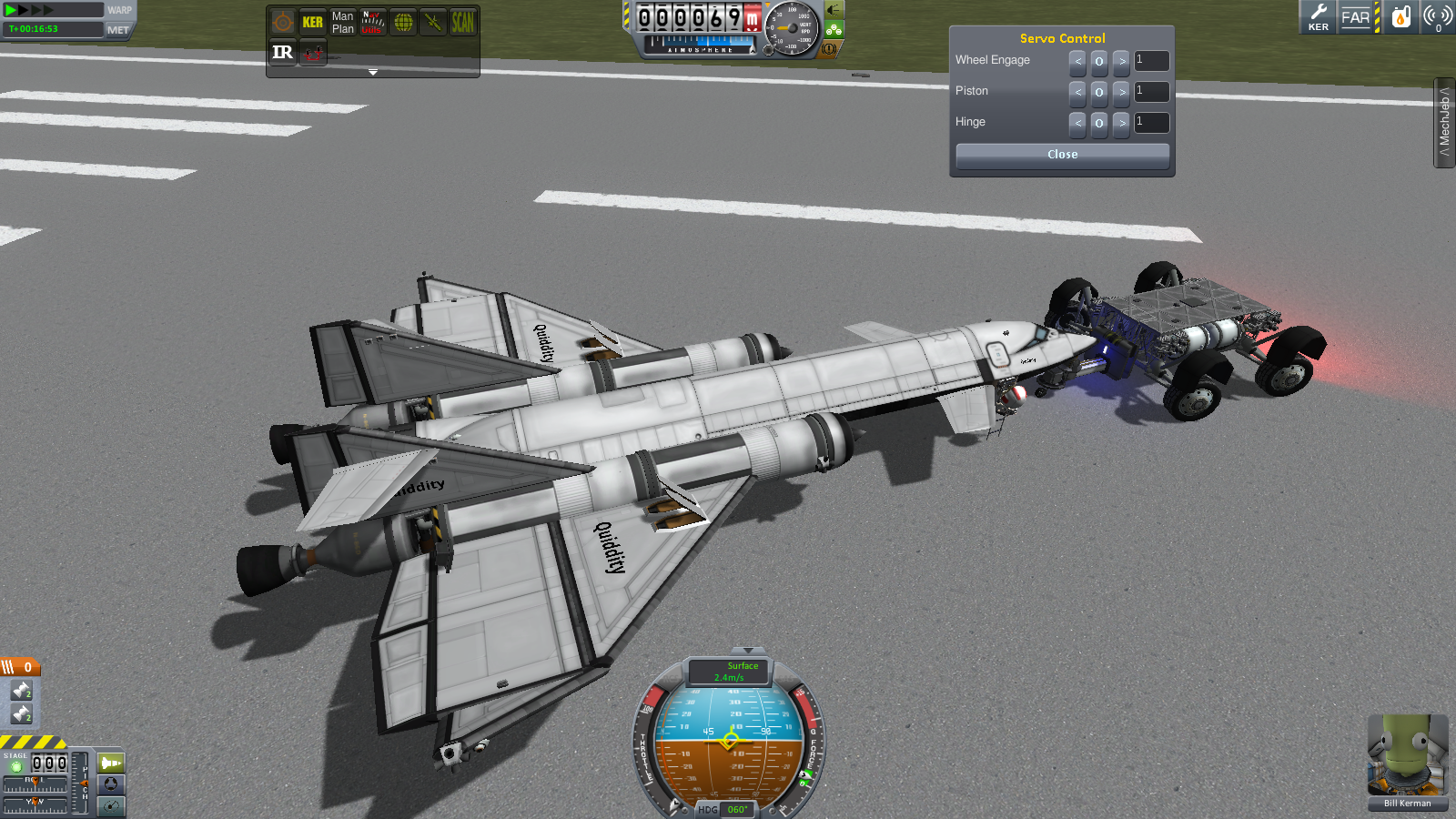1456x819 pixels.
Task: Open the green SCAN toolbar button
Action: tap(462, 23)
